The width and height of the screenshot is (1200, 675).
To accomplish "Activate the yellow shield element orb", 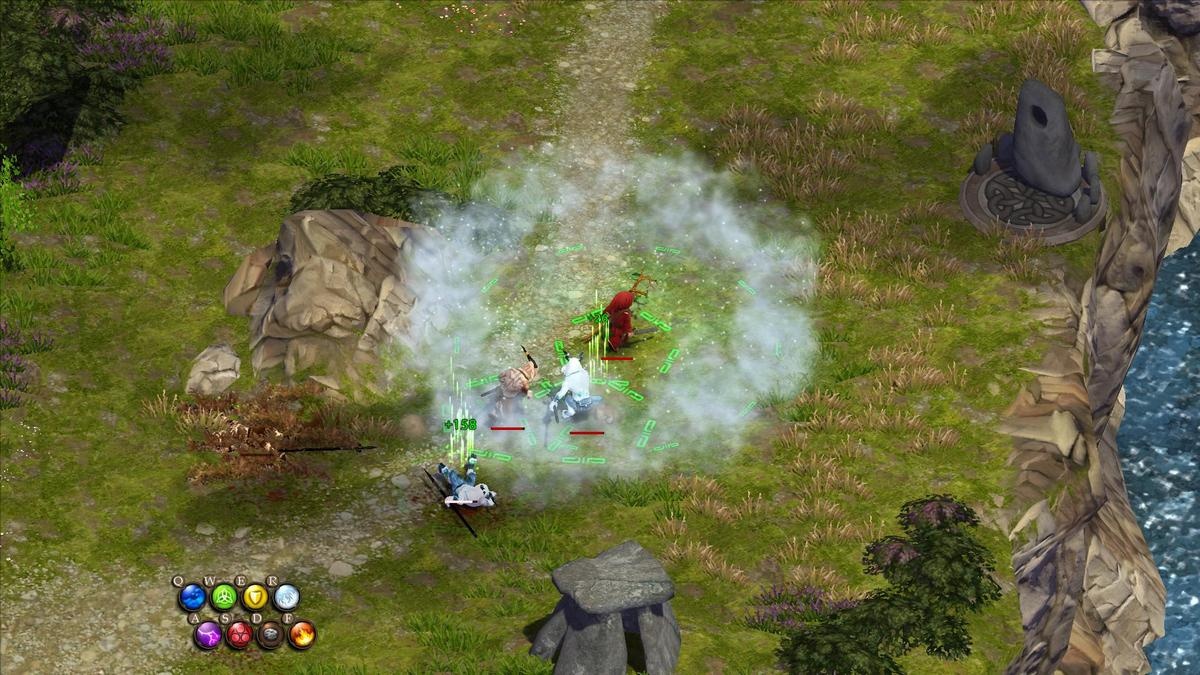I will point(255,598).
